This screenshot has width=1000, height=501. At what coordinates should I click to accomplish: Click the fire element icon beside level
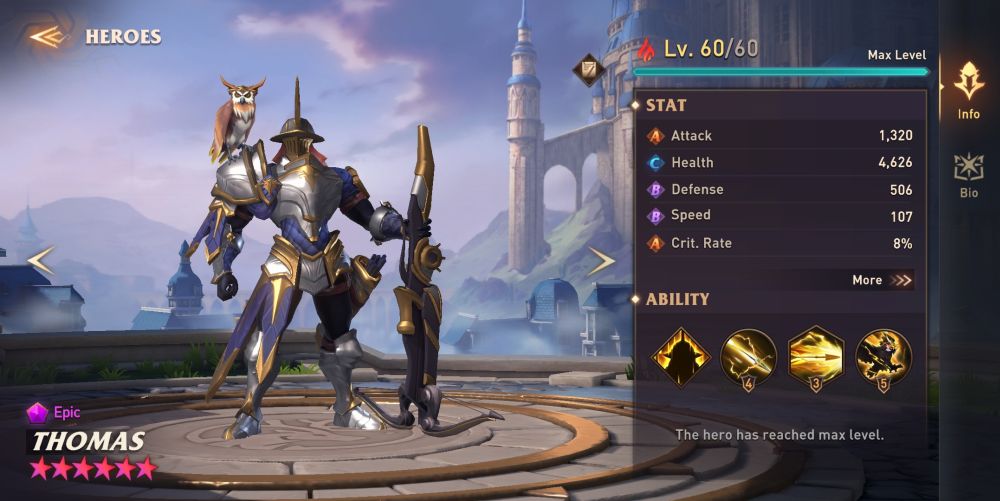coord(647,50)
